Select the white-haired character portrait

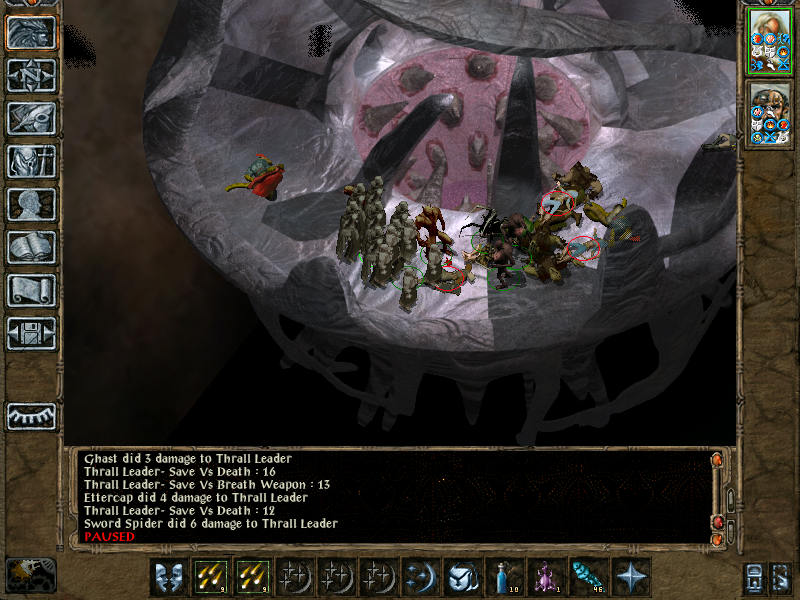(x=770, y=41)
